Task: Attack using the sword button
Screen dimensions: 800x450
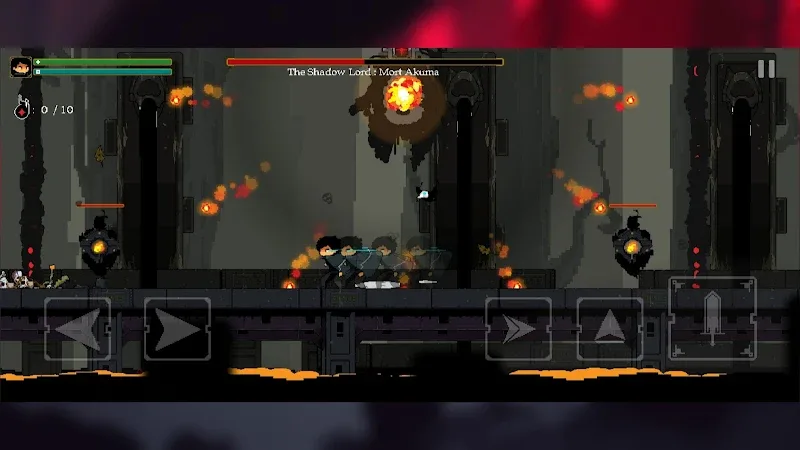Action: pyautogui.click(x=712, y=320)
